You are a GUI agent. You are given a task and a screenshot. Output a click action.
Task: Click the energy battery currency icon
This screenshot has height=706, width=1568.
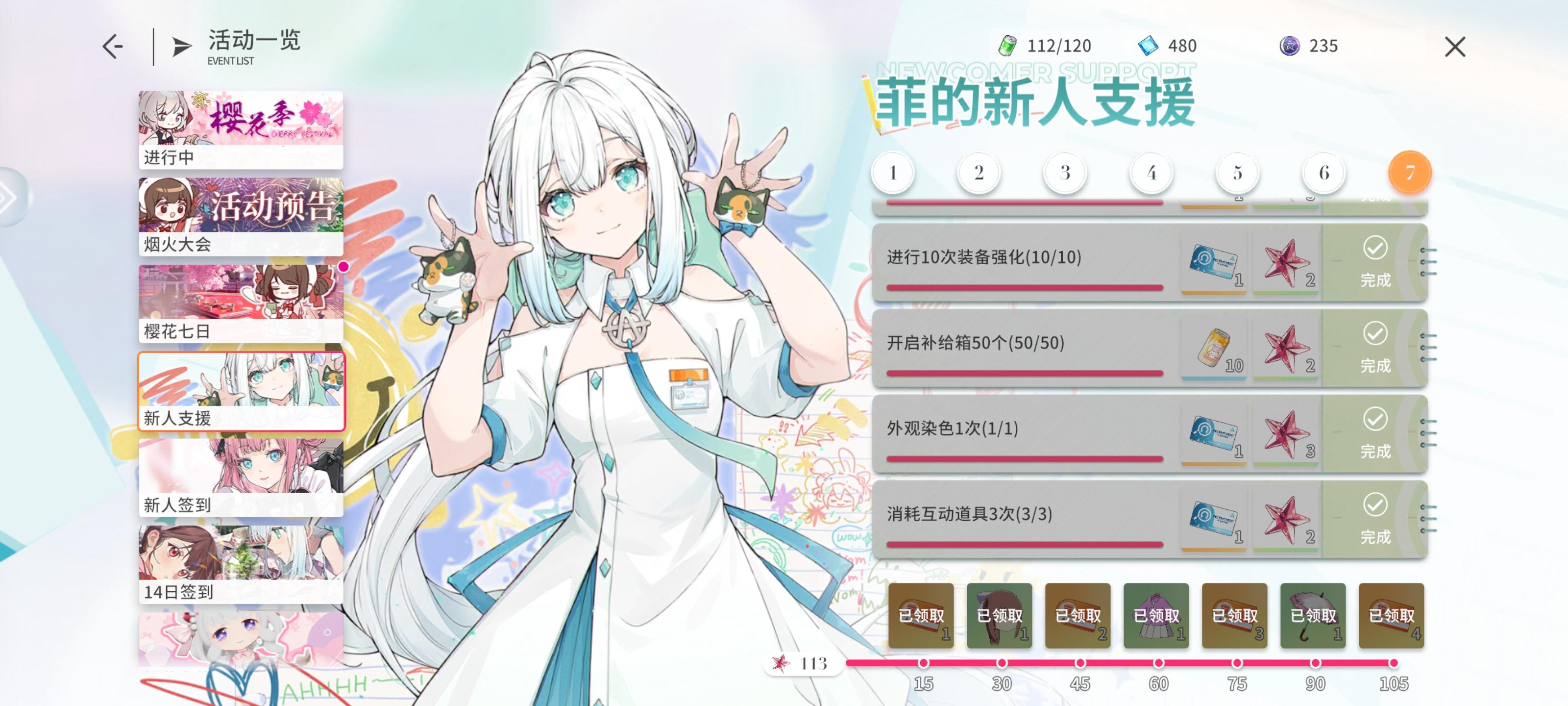pos(1007,45)
